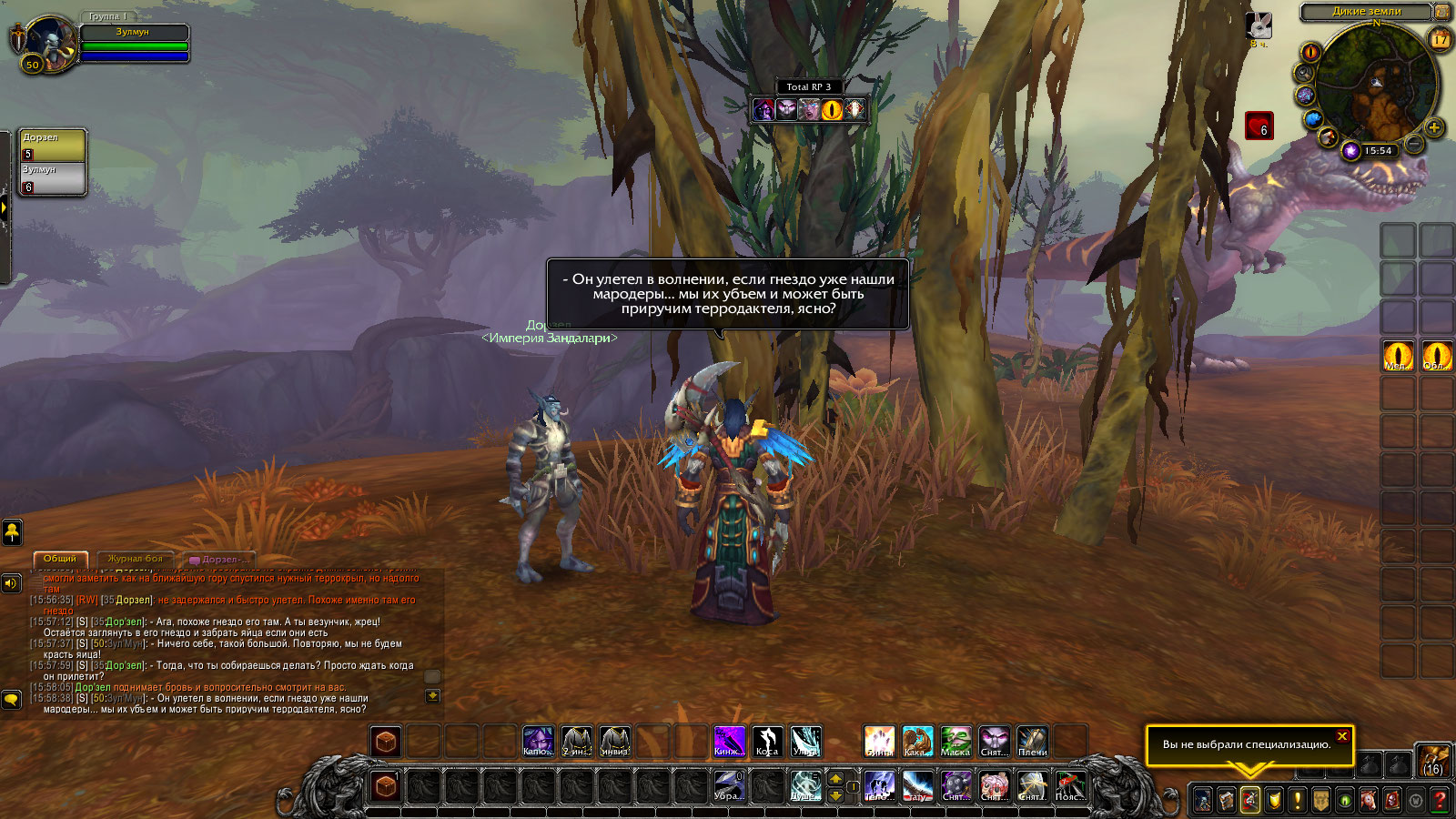Zoom in the minimap with the plus button
This screenshot has width=1456, height=819.
[x=1434, y=127]
